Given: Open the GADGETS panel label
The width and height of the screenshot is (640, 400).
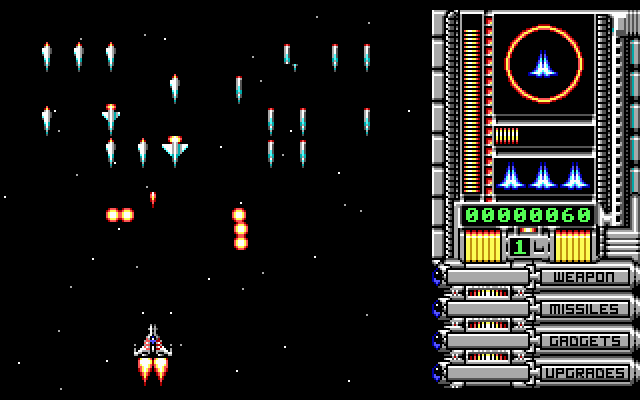Looking at the screenshot, I should click(585, 341).
